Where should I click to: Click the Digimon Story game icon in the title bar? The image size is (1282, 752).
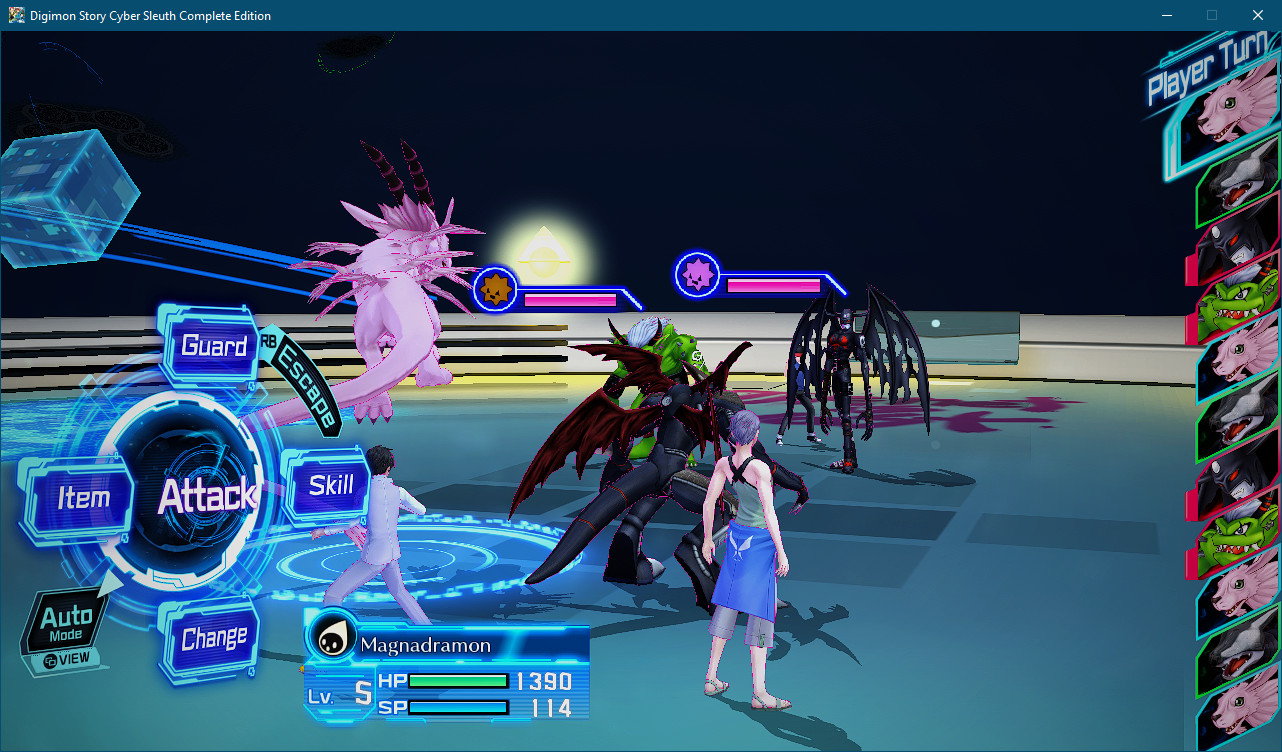[16, 15]
